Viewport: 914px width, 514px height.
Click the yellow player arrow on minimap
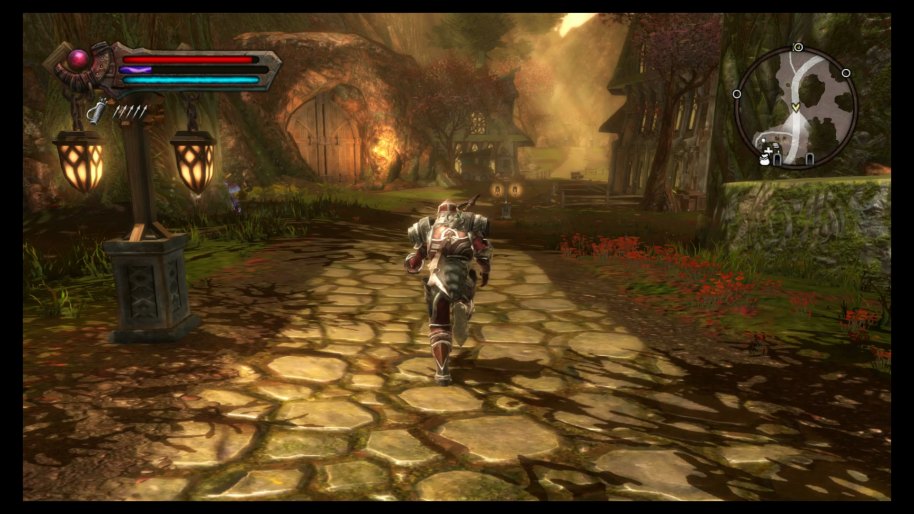pyautogui.click(x=795, y=107)
